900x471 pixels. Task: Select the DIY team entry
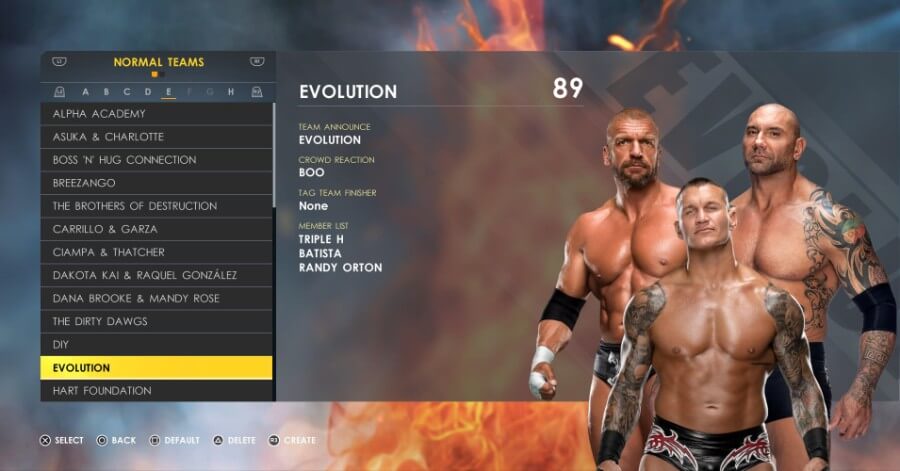point(156,344)
